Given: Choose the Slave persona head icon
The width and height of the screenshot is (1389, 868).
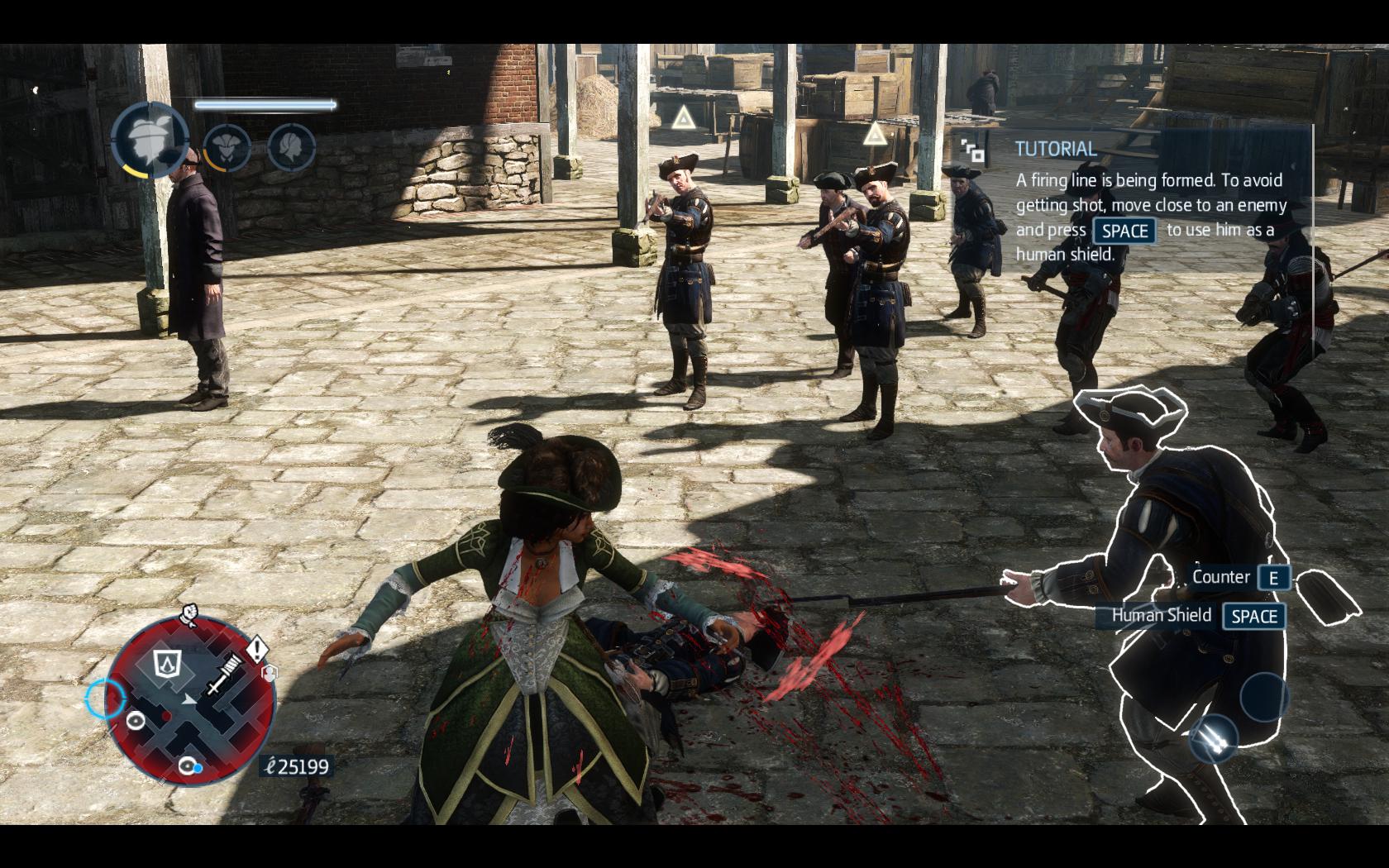Looking at the screenshot, I should click(x=291, y=148).
